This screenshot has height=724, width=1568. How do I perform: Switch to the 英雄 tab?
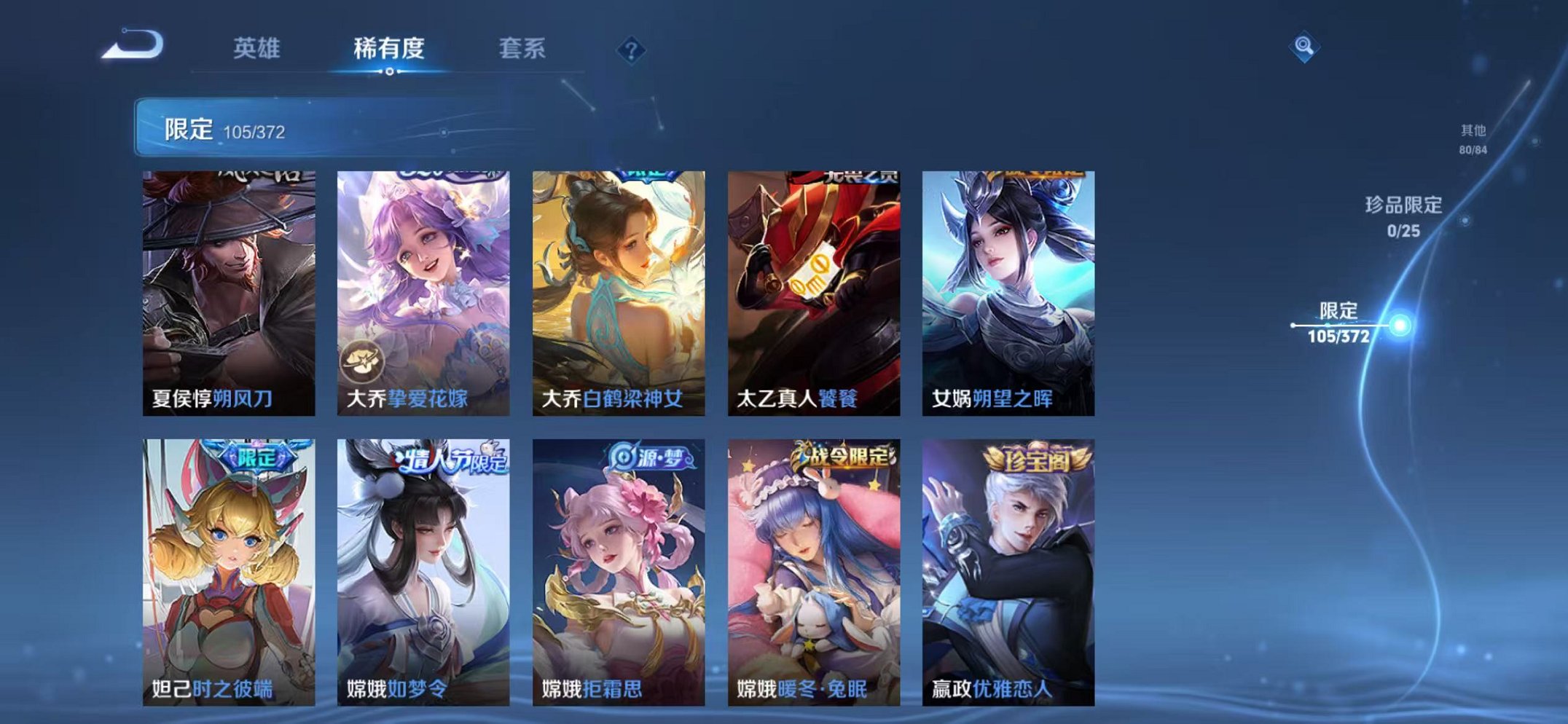pos(258,50)
